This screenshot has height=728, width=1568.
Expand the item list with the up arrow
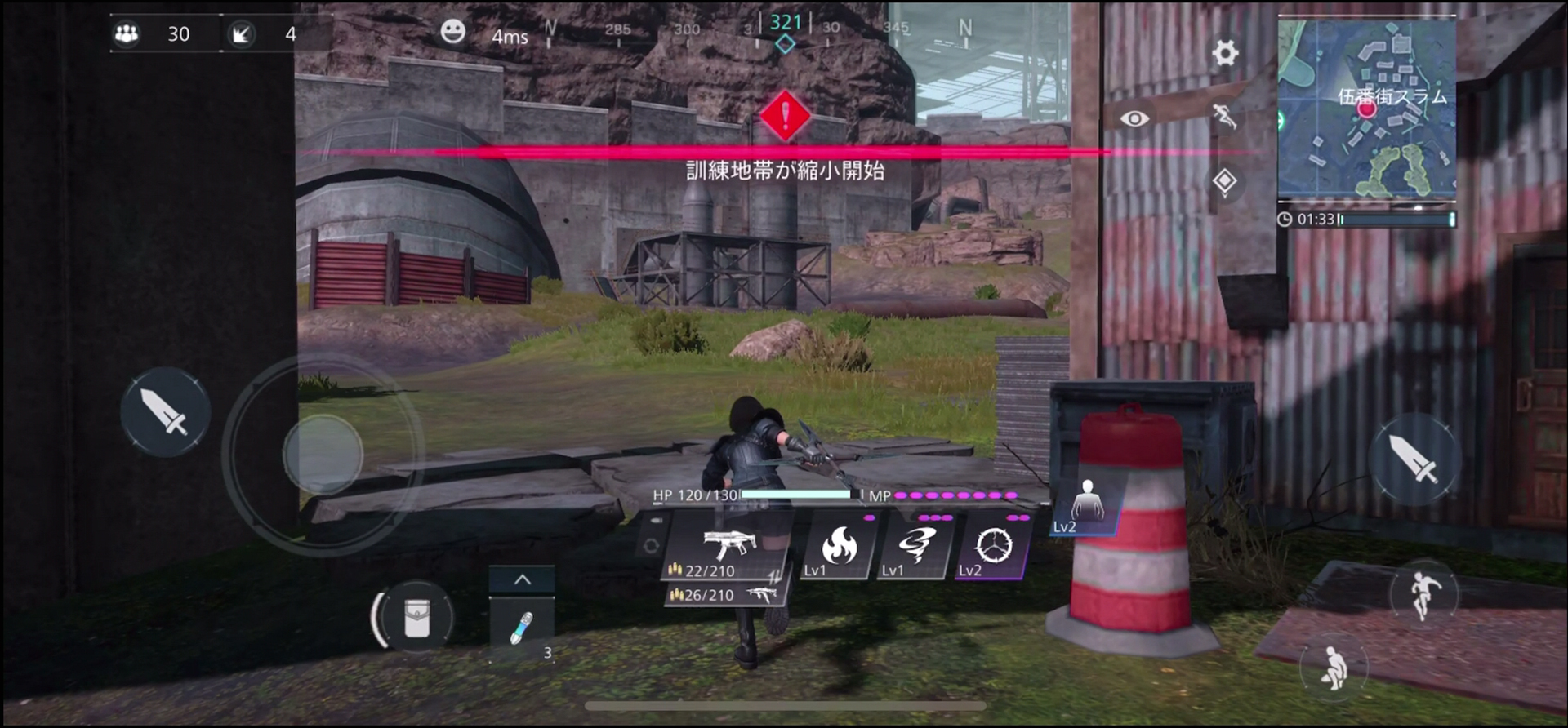(522, 580)
